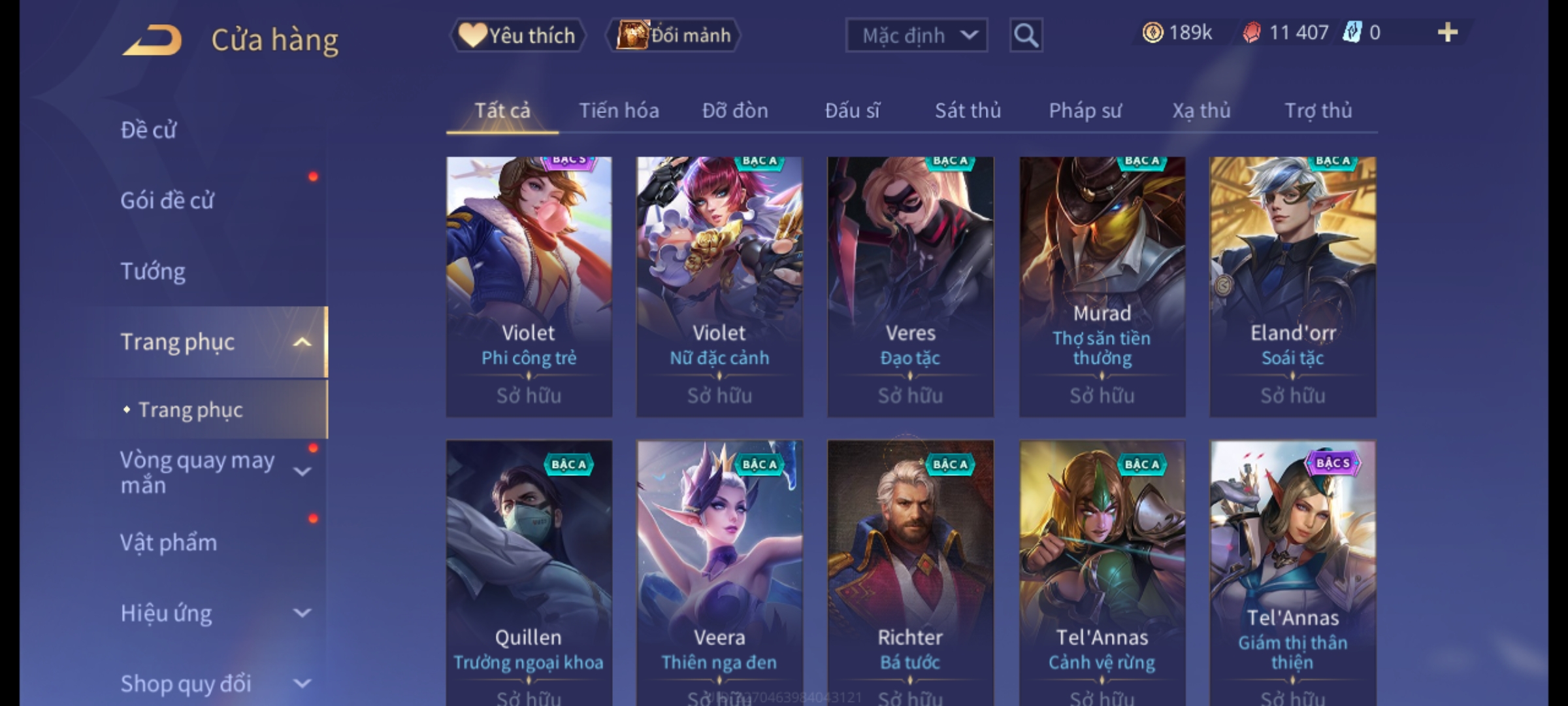Filter by the Trợ thủ tab
The image size is (1568, 706).
(1318, 111)
